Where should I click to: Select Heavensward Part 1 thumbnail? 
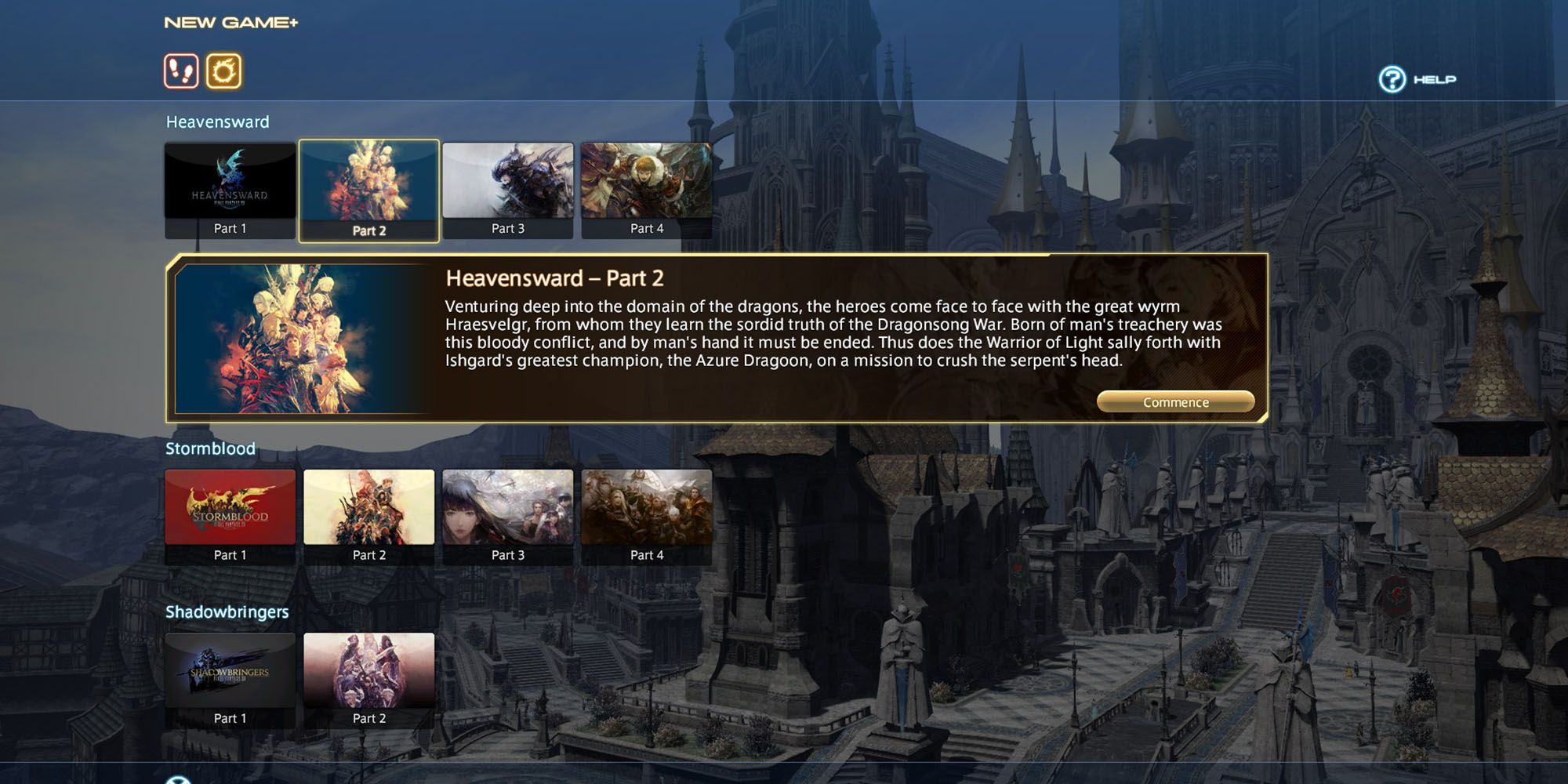(x=230, y=183)
